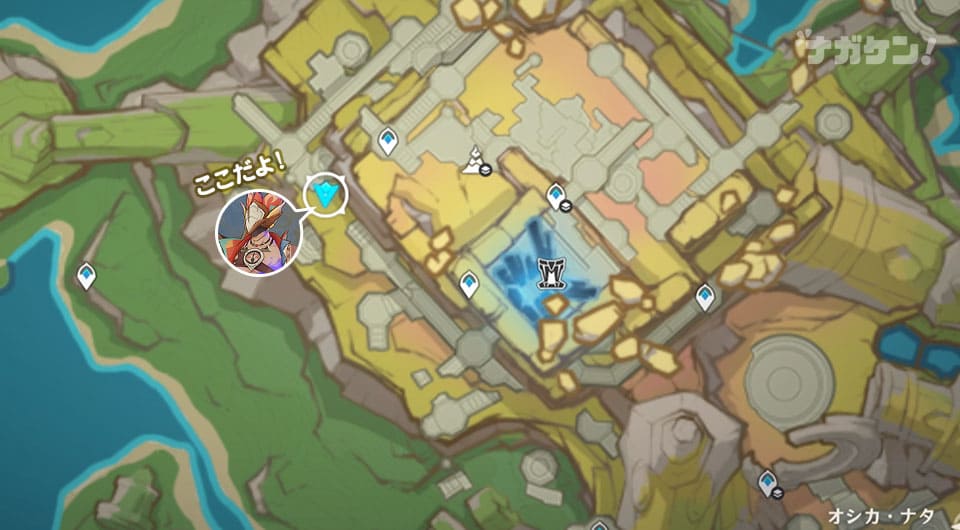Open the domain entrance marker on blue ruins
Screen dimensions: 960x530
[551, 273]
